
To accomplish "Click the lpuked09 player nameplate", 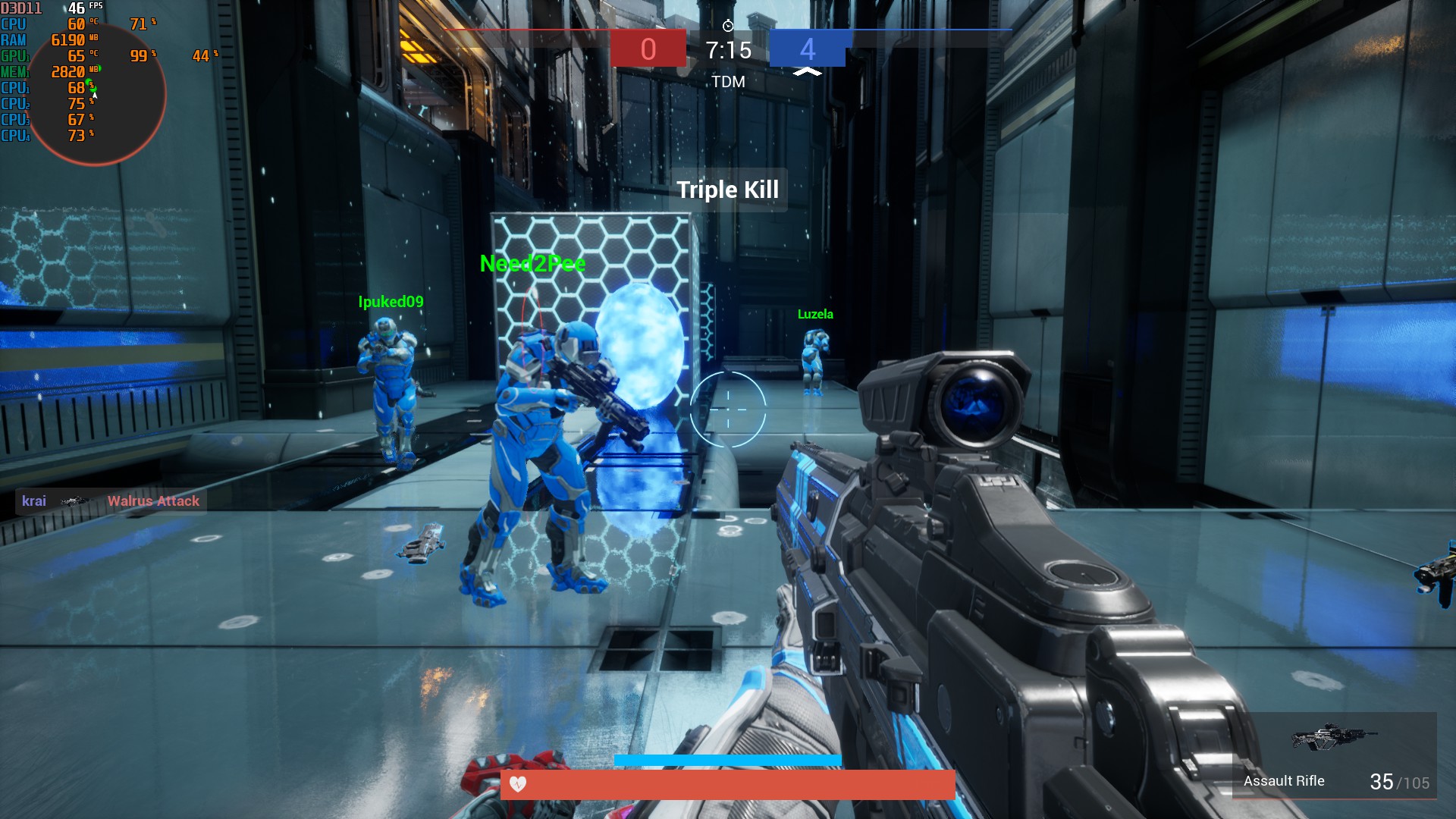I will (391, 301).
